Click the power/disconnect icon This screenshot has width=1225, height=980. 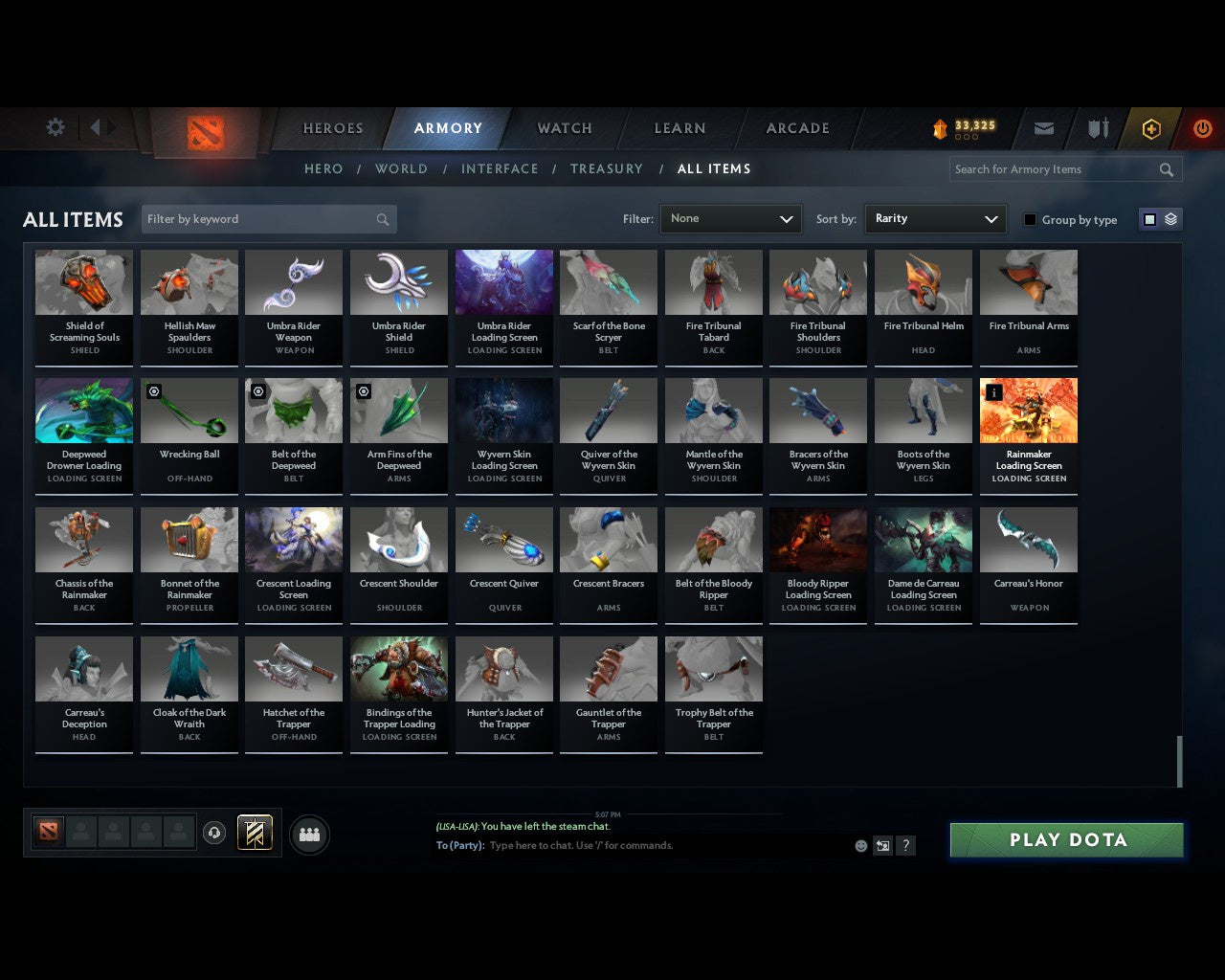point(1203,127)
